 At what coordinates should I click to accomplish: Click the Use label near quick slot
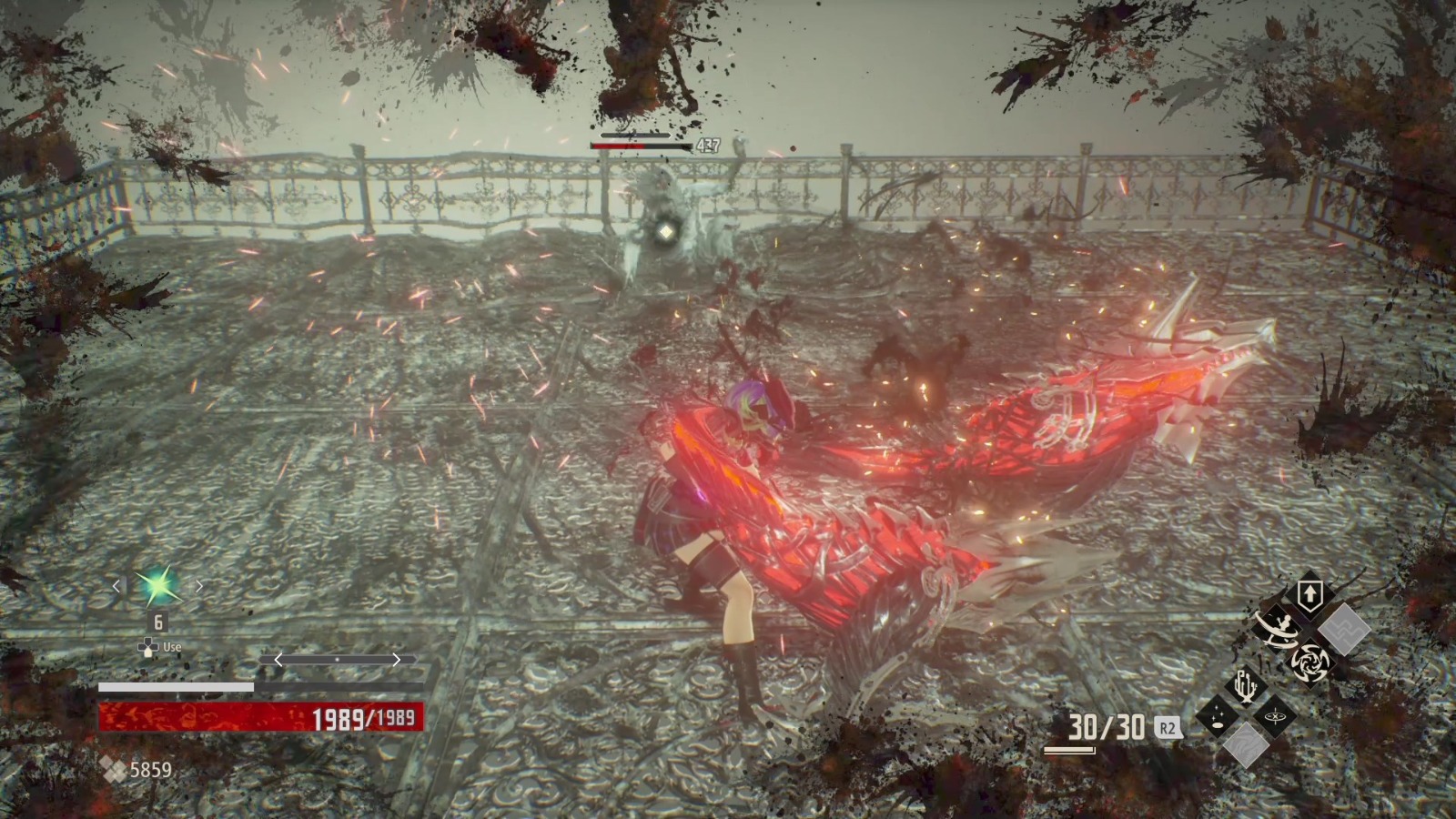point(171,647)
